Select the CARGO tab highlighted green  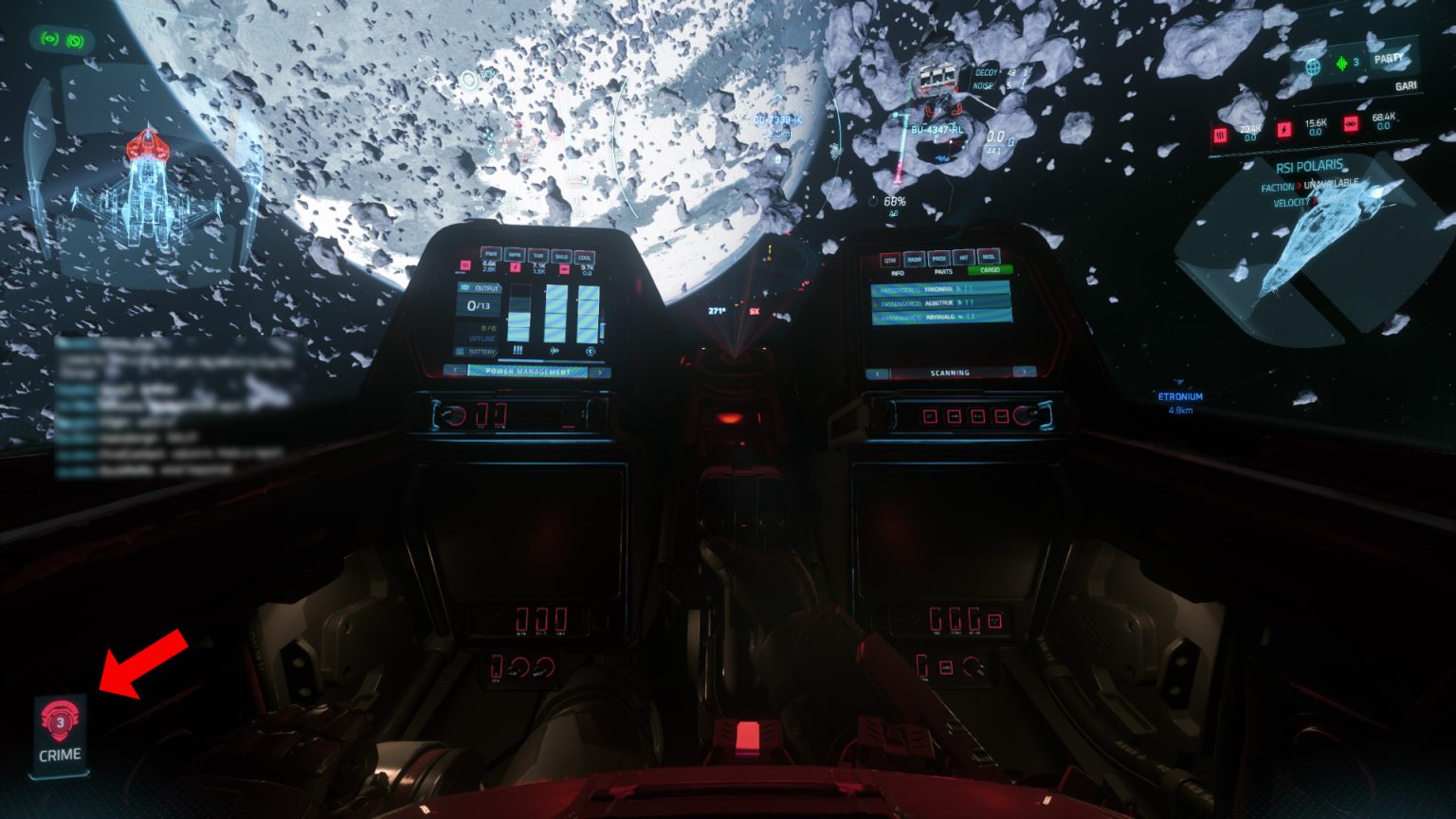(990, 269)
